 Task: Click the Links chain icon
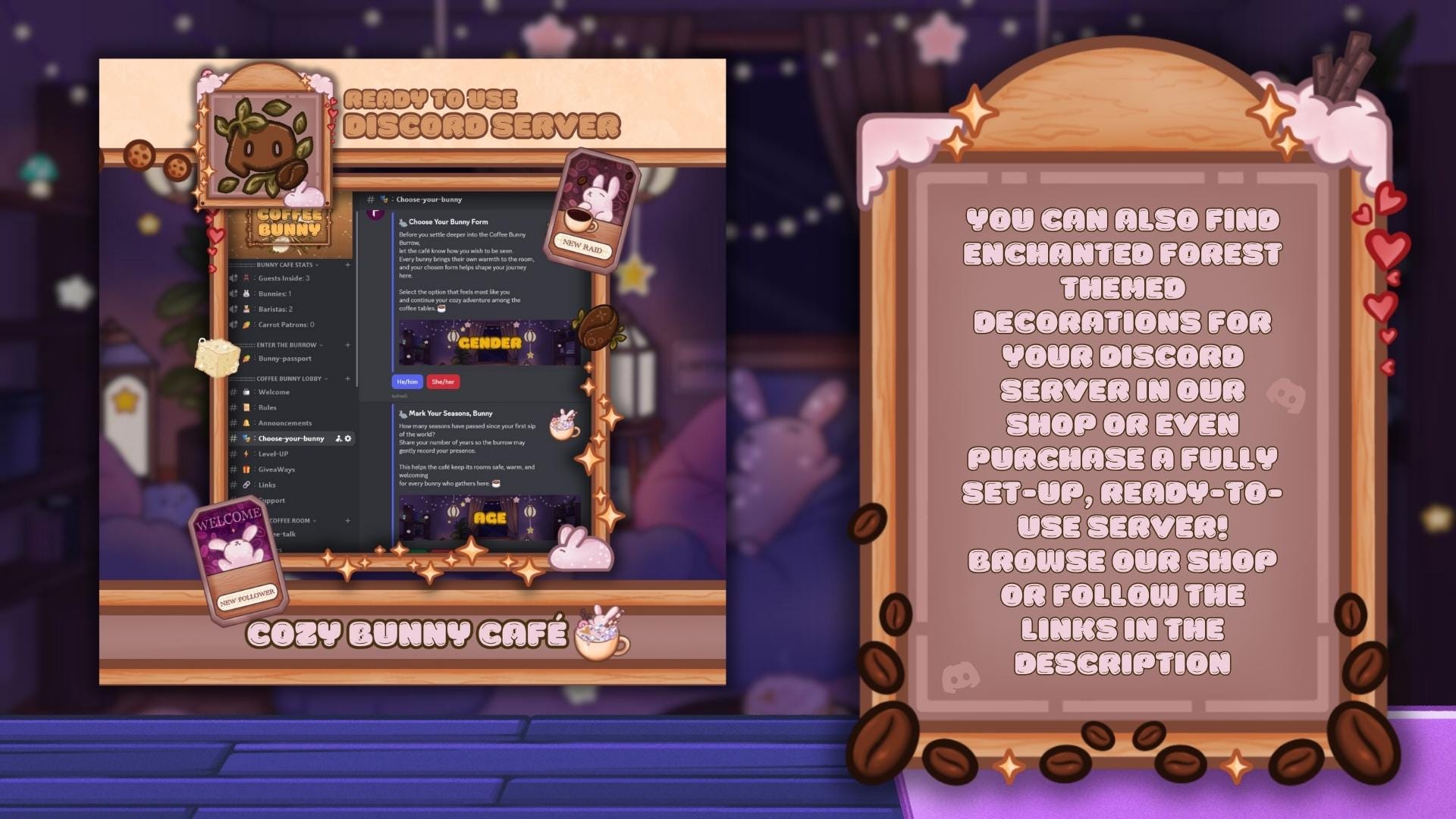tap(246, 485)
